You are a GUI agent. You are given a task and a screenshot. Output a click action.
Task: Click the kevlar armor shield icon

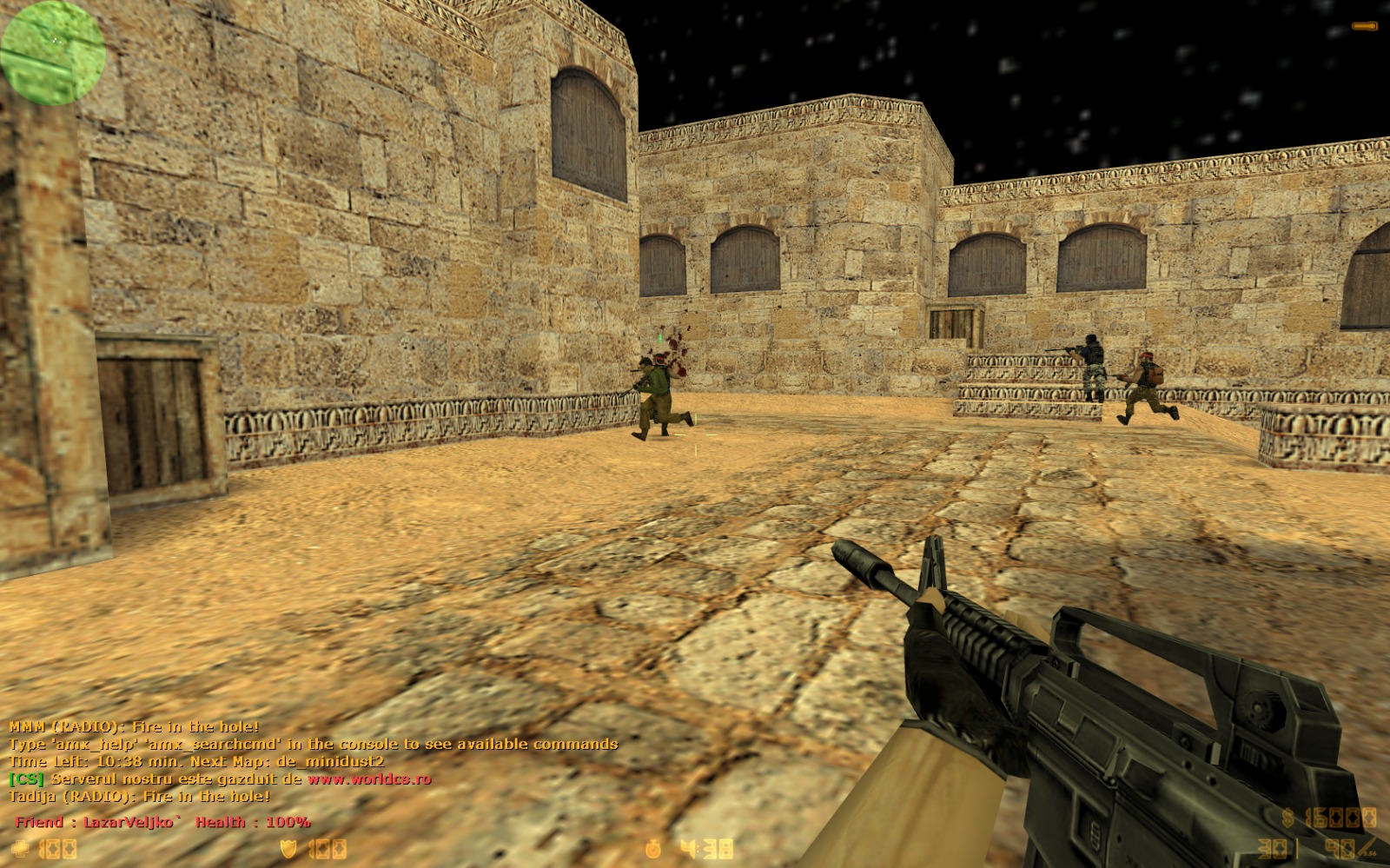tap(289, 849)
